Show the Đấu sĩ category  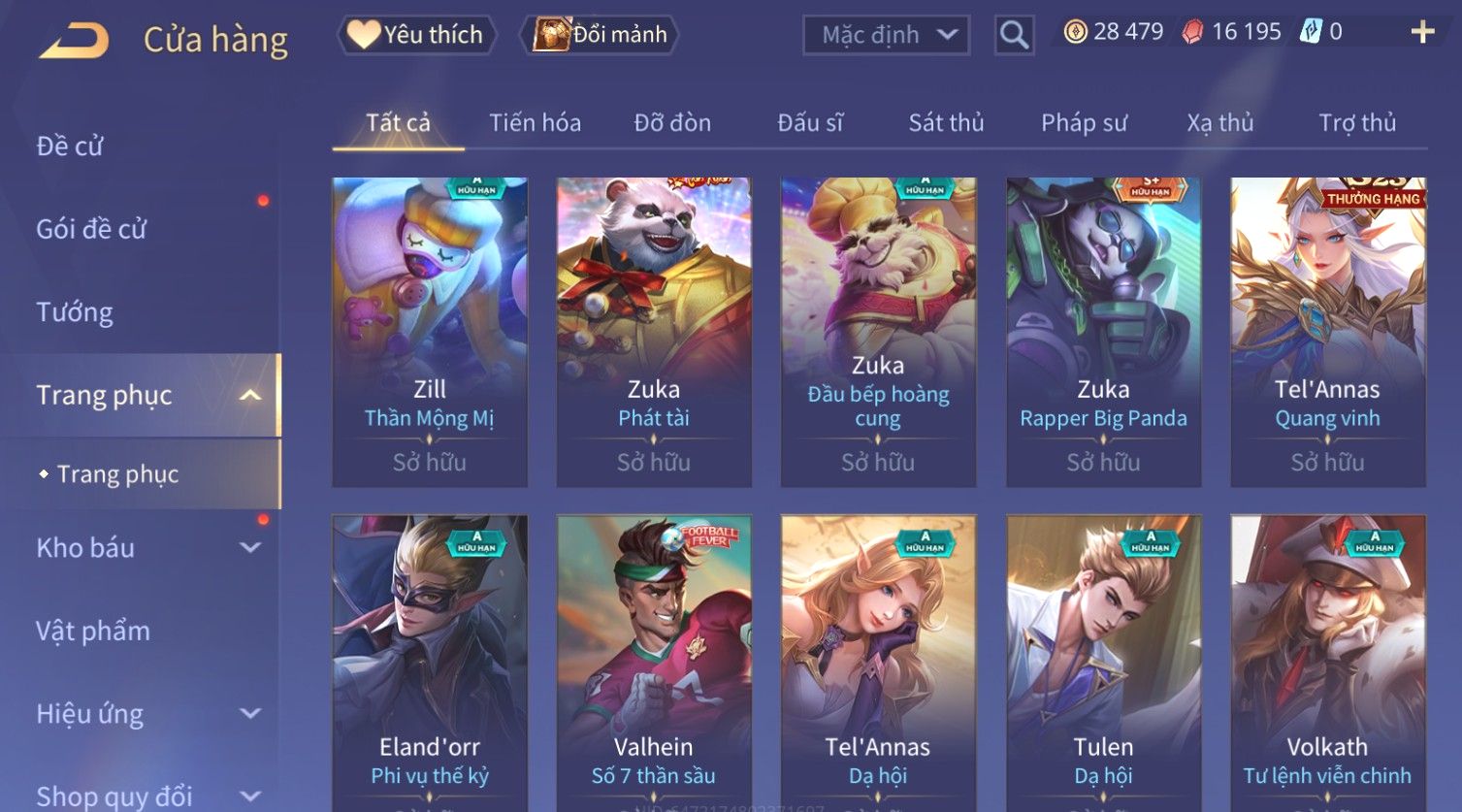click(810, 123)
